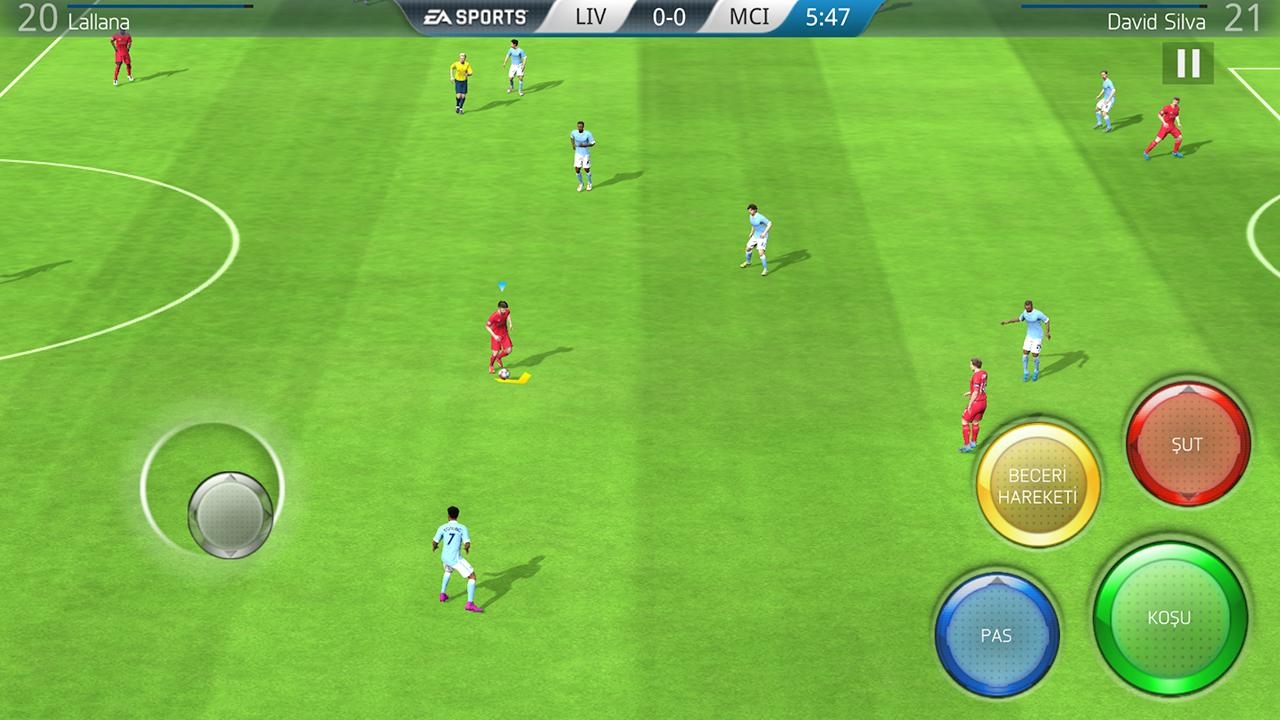
Task: Activate the BECERİ HAREKETİ skill move button
Action: (1038, 484)
